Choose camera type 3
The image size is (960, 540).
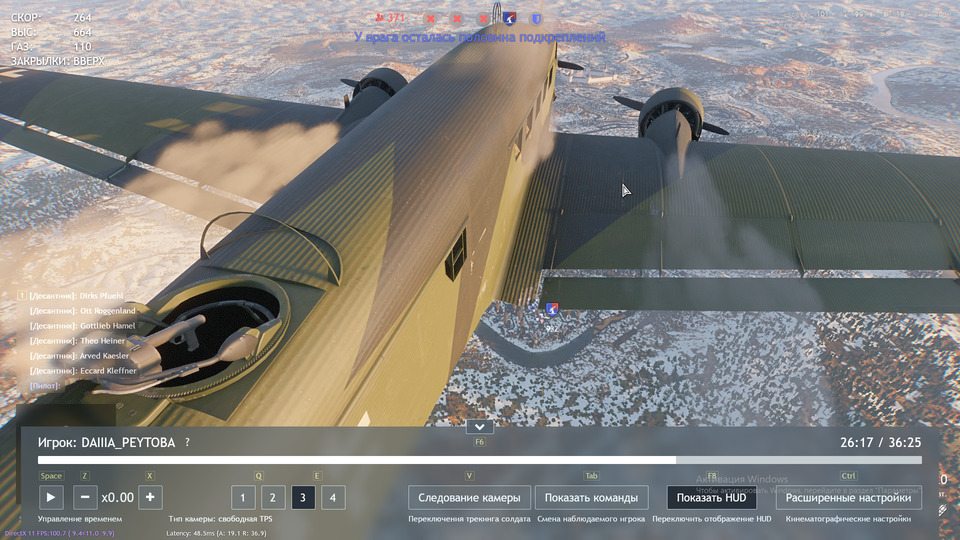coord(303,497)
